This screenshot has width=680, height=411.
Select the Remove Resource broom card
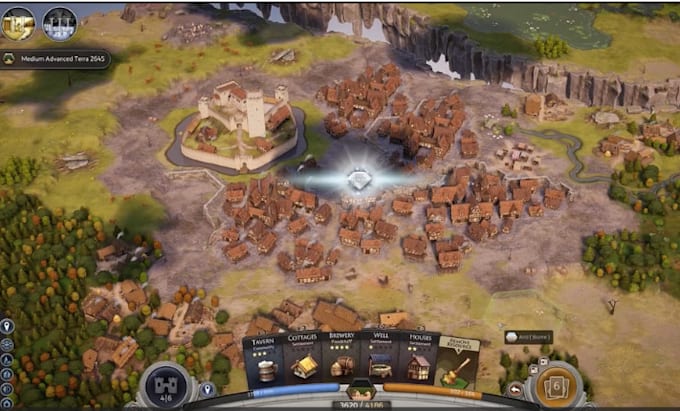click(x=459, y=362)
